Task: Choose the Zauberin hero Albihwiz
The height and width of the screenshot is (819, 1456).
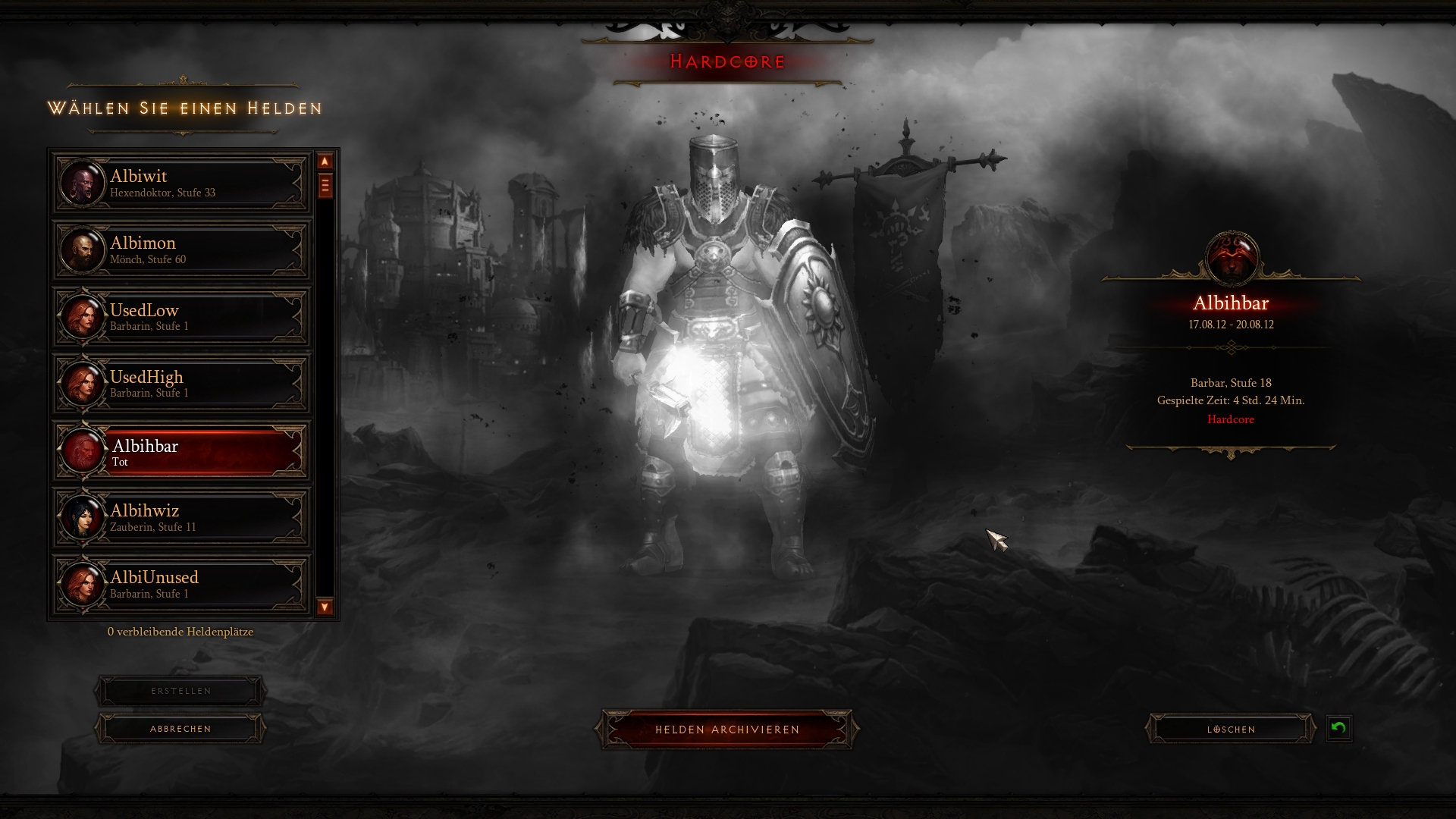Action: tap(182, 518)
